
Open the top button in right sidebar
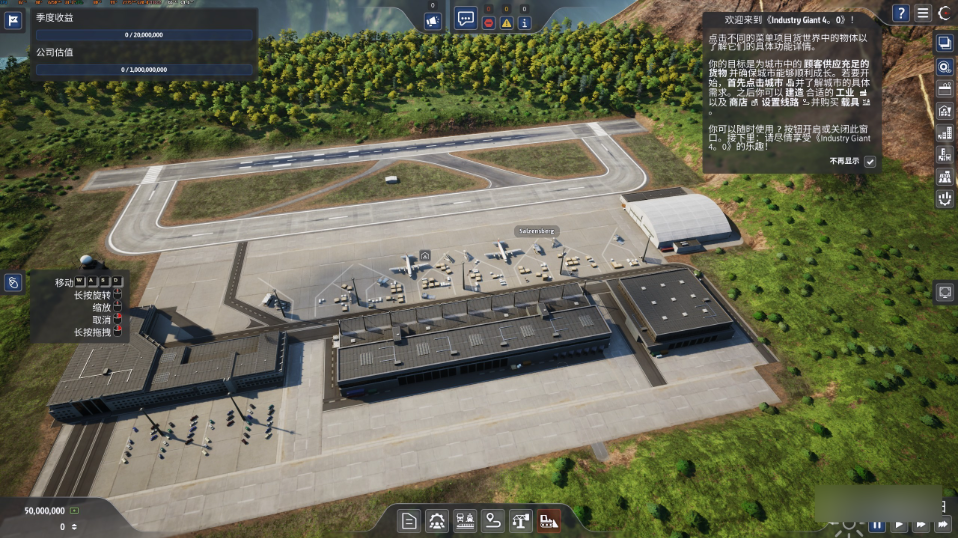click(944, 43)
